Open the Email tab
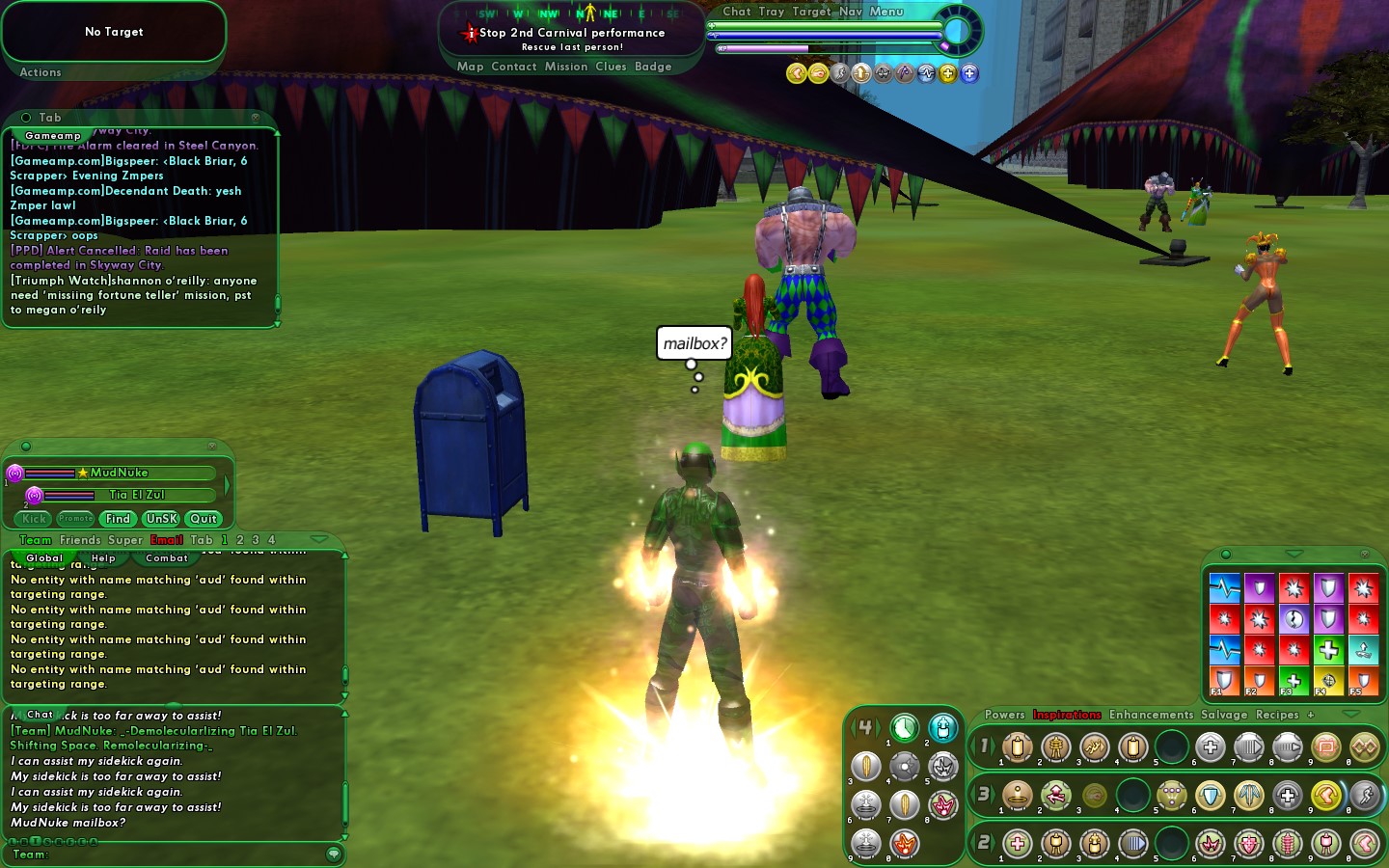Image resolution: width=1389 pixels, height=868 pixels. [166, 540]
